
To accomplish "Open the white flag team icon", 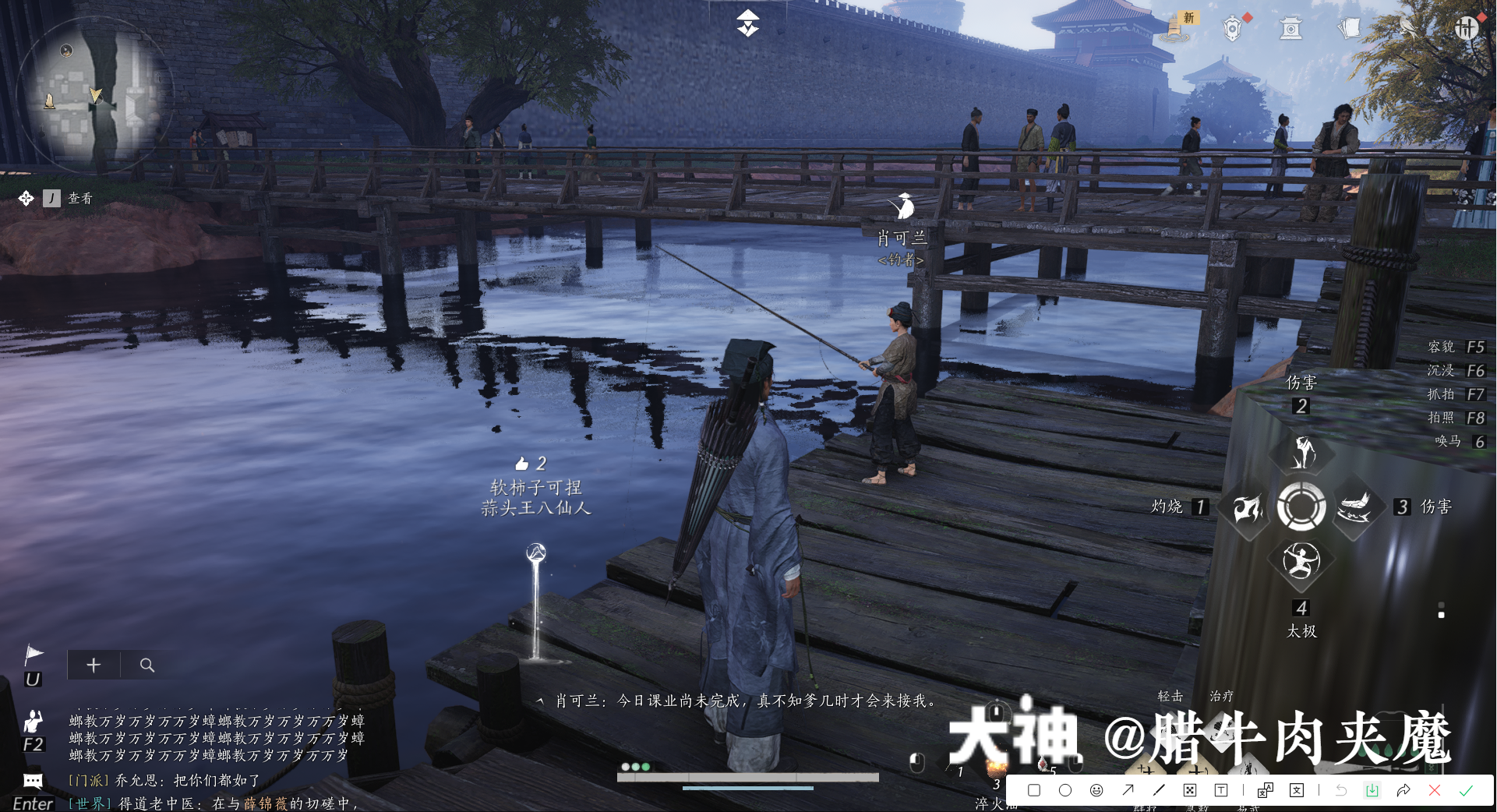I will 34,655.
